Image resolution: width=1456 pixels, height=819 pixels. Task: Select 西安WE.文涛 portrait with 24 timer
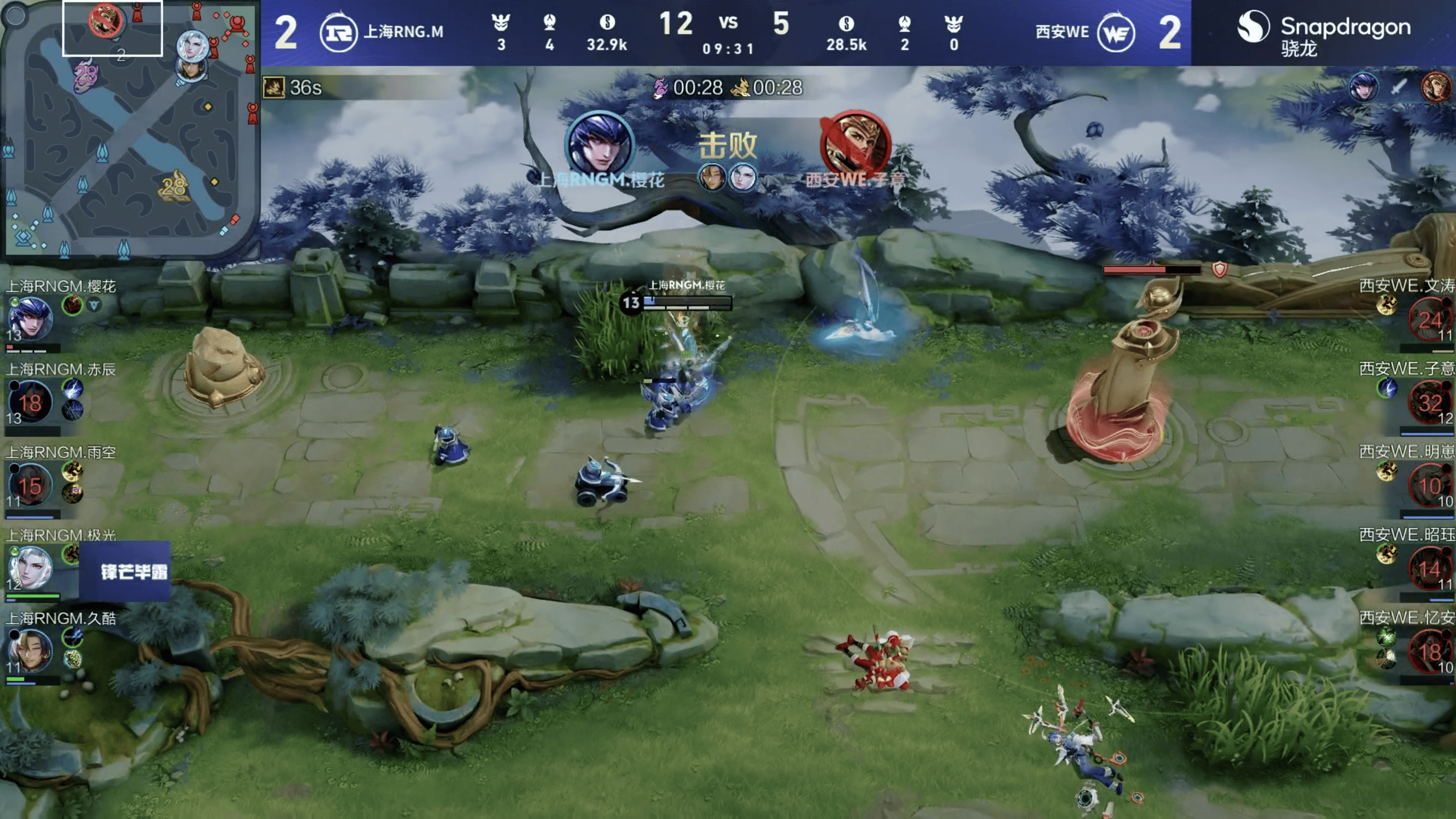click(x=1429, y=320)
